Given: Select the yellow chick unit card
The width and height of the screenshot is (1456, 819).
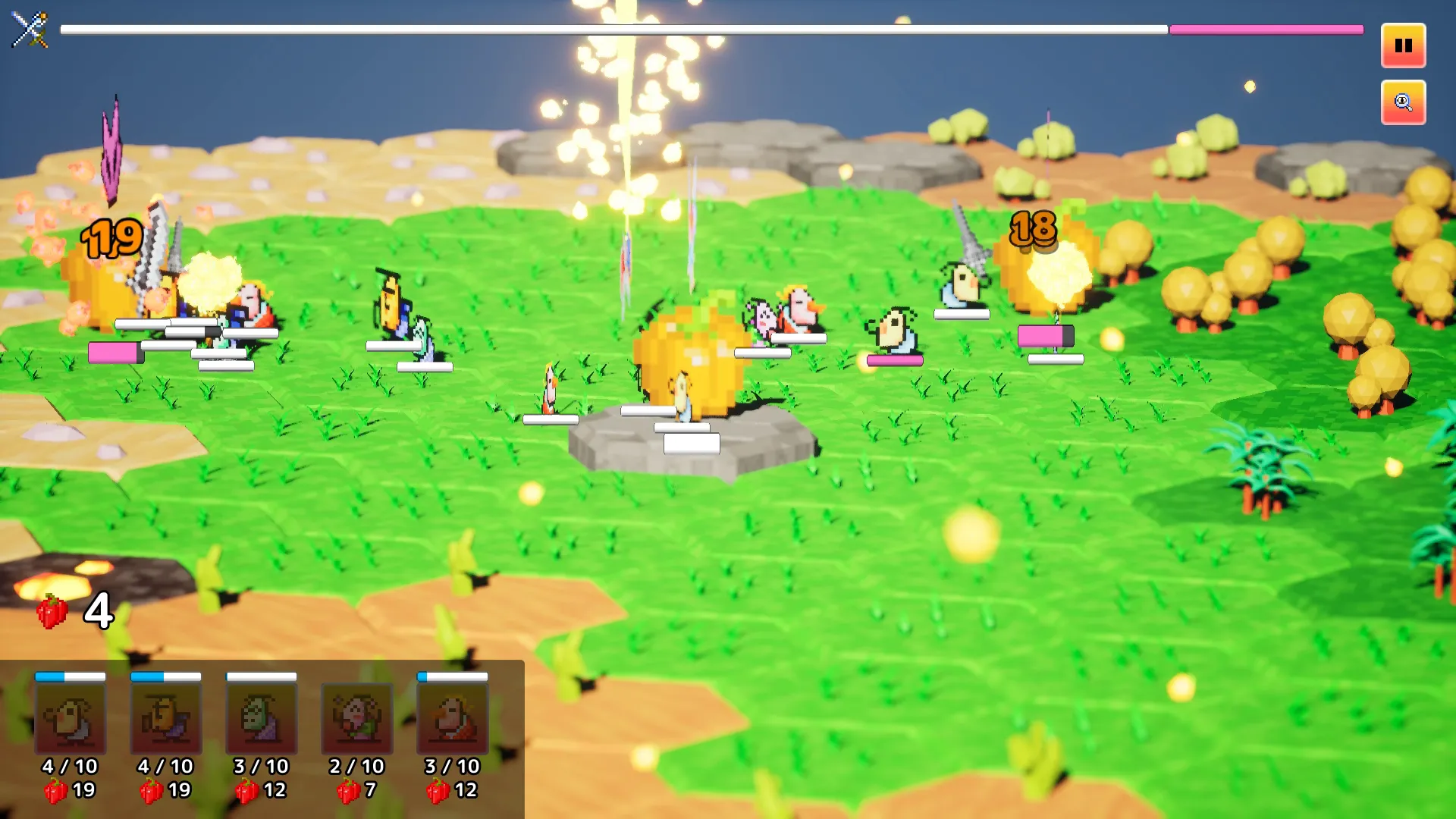Looking at the screenshot, I should [71, 718].
